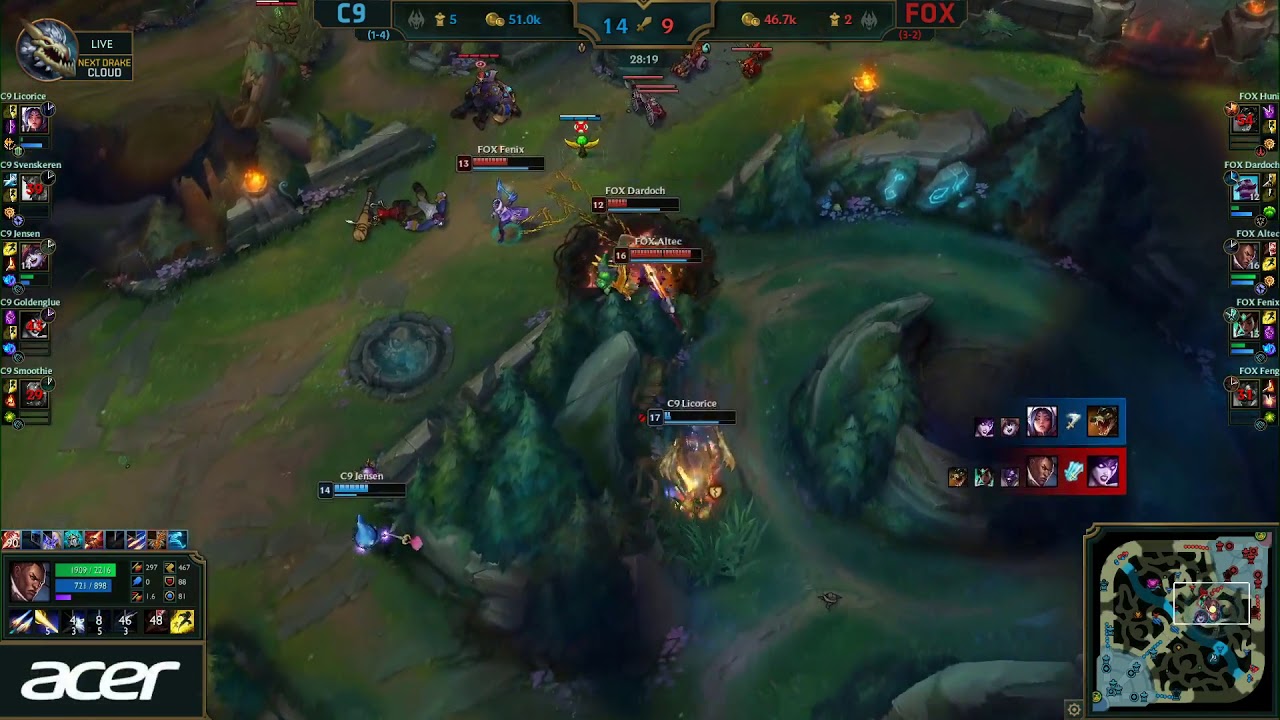Viewport: 1280px width, 720px height.
Task: Click Lucian's green health bar
Action: pos(85,570)
